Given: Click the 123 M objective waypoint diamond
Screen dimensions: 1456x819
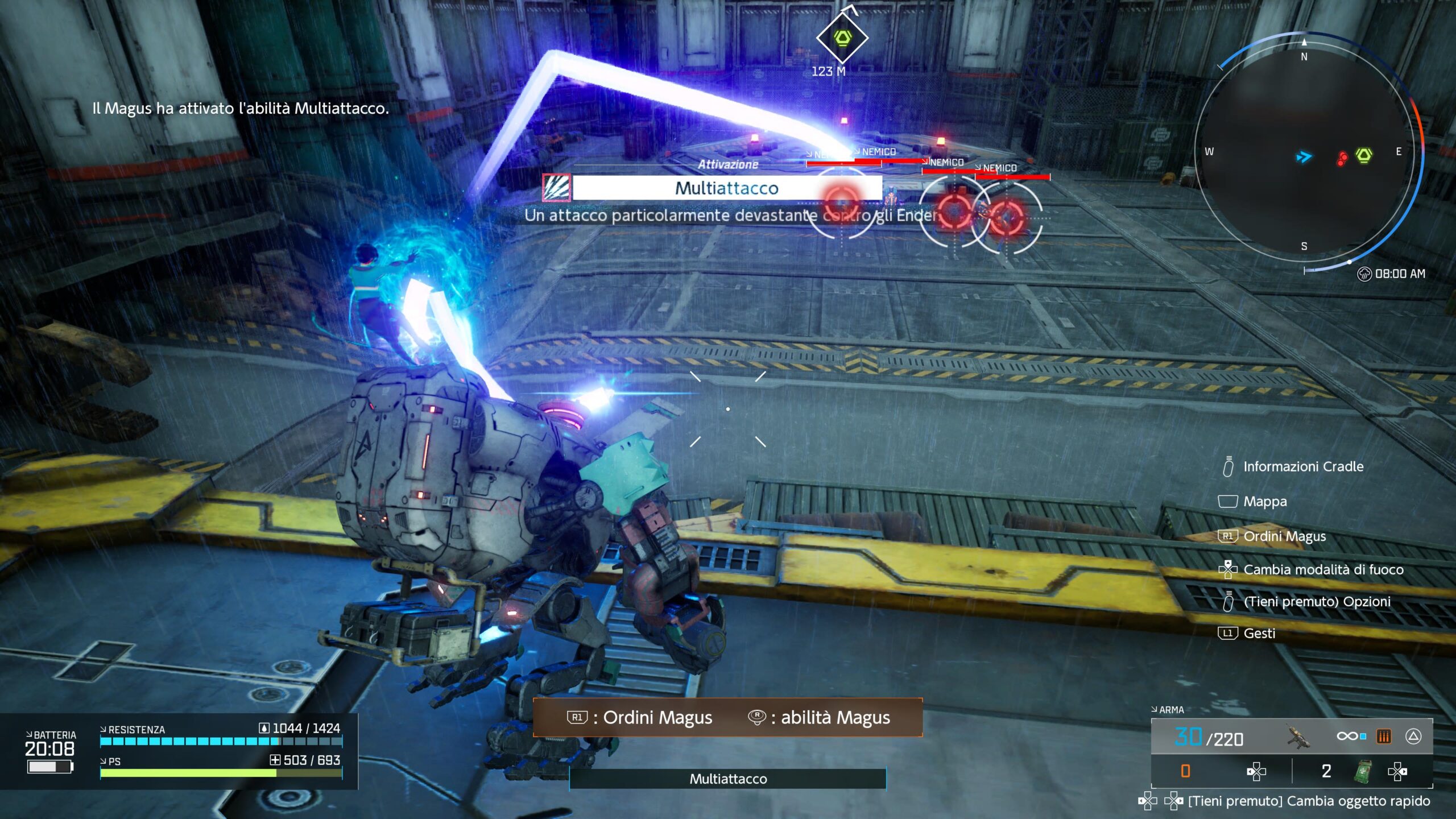Looking at the screenshot, I should click(x=842, y=39).
